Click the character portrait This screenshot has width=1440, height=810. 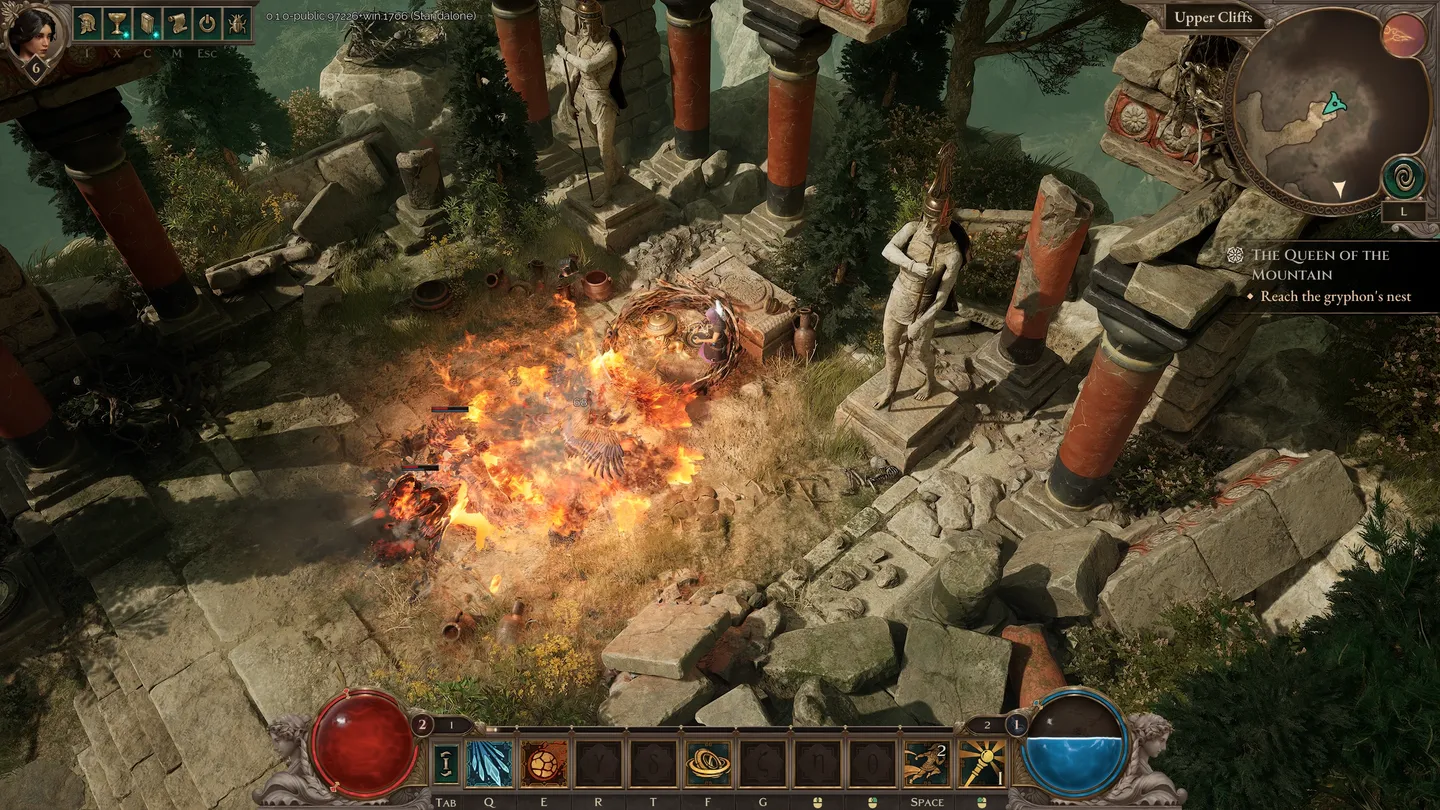pyautogui.click(x=32, y=33)
